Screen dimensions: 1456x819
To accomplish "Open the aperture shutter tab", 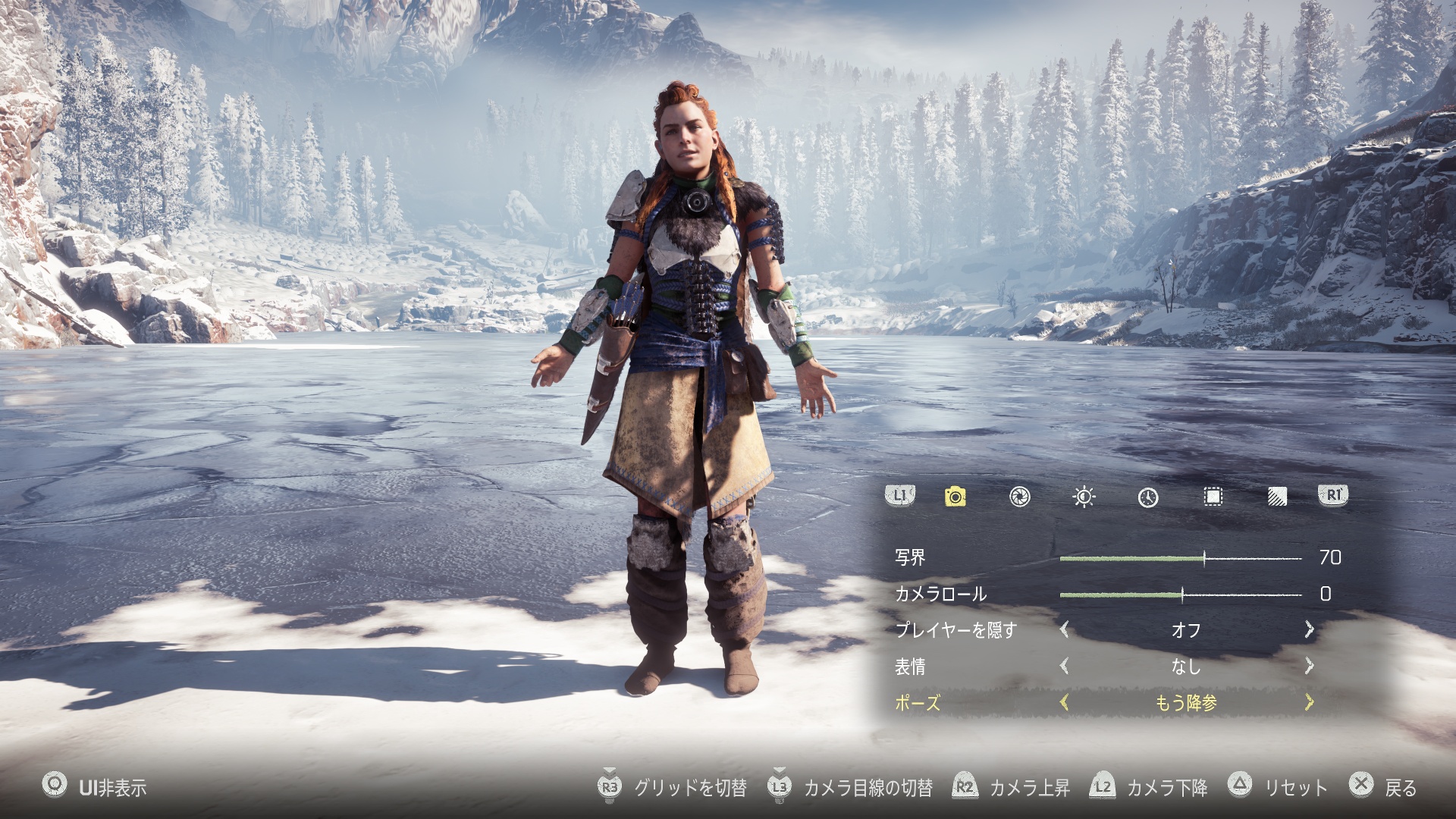I will tap(1019, 497).
